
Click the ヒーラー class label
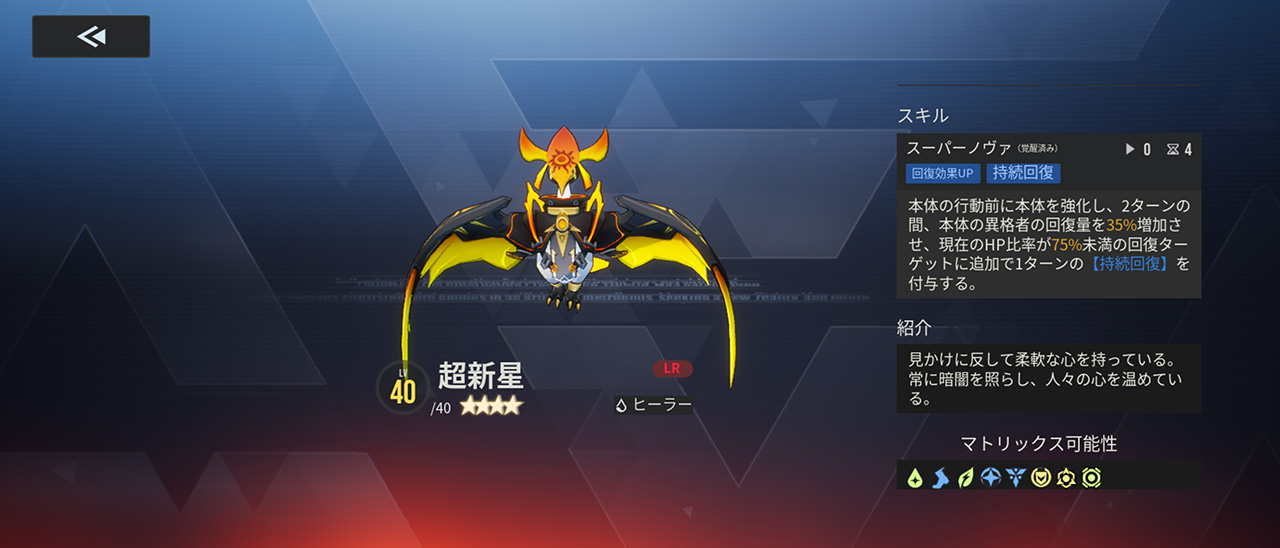click(x=654, y=405)
